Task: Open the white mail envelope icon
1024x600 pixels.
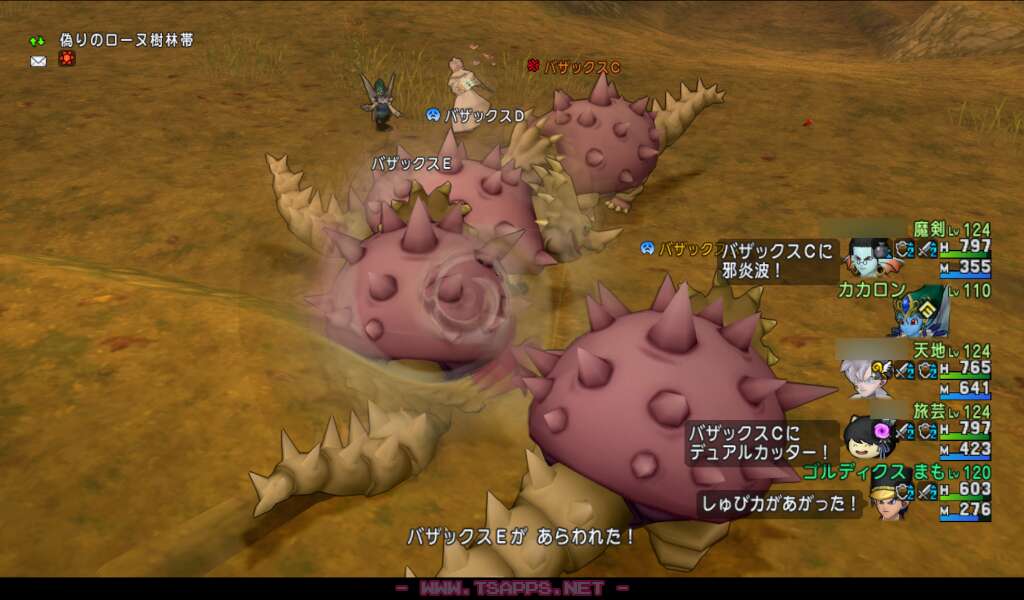Action: coord(38,61)
